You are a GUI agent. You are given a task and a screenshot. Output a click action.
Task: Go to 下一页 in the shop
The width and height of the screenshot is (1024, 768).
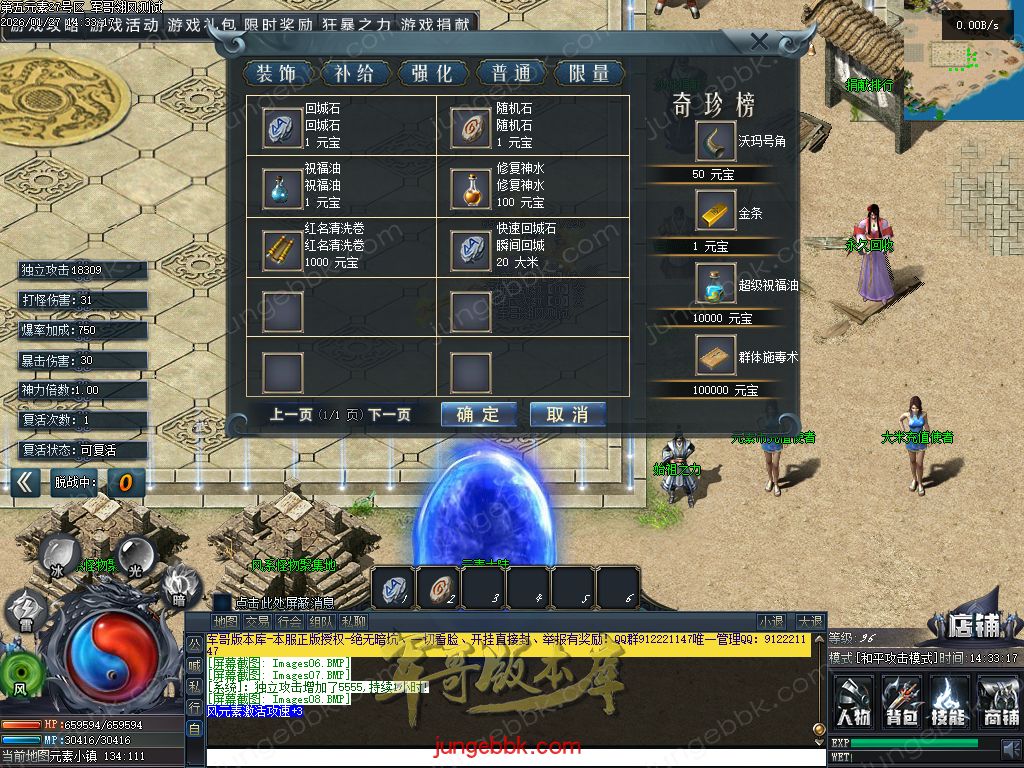point(389,414)
